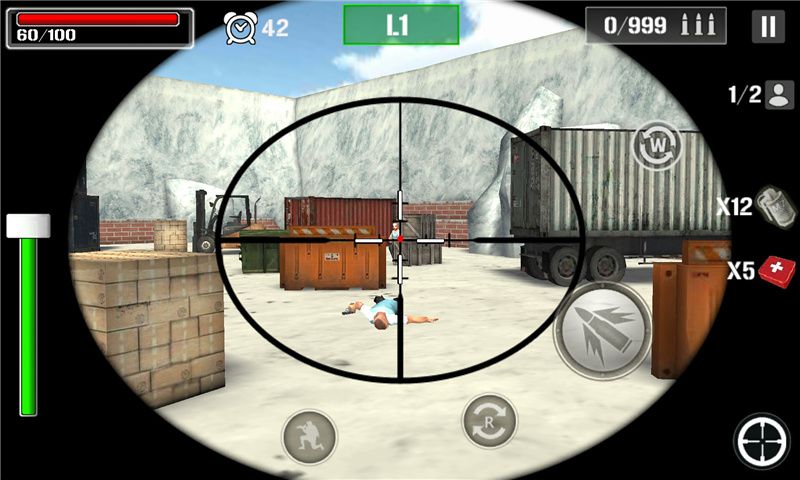Image resolution: width=800 pixels, height=480 pixels.
Task: Click the white zoom slider handle
Action: coord(28,225)
